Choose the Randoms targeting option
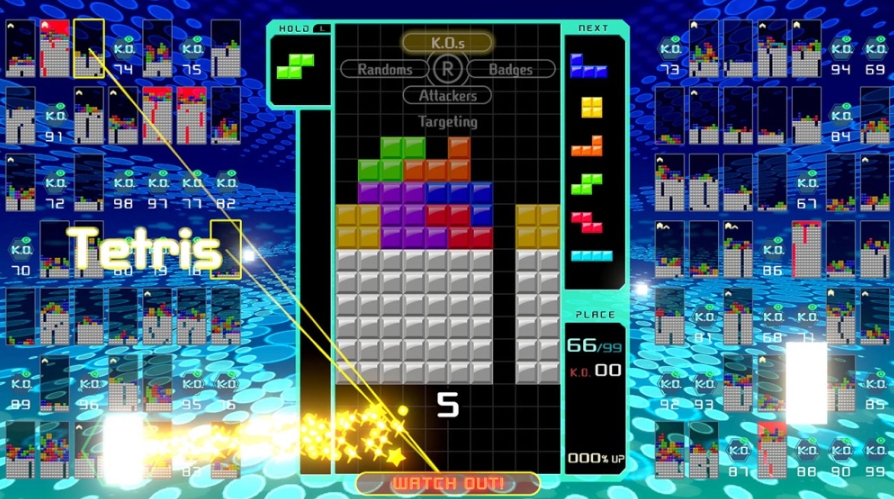This screenshot has width=894, height=499. (385, 69)
